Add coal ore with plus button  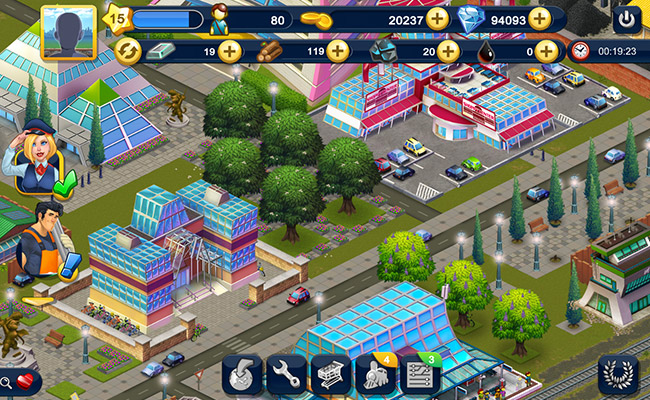coord(442,51)
